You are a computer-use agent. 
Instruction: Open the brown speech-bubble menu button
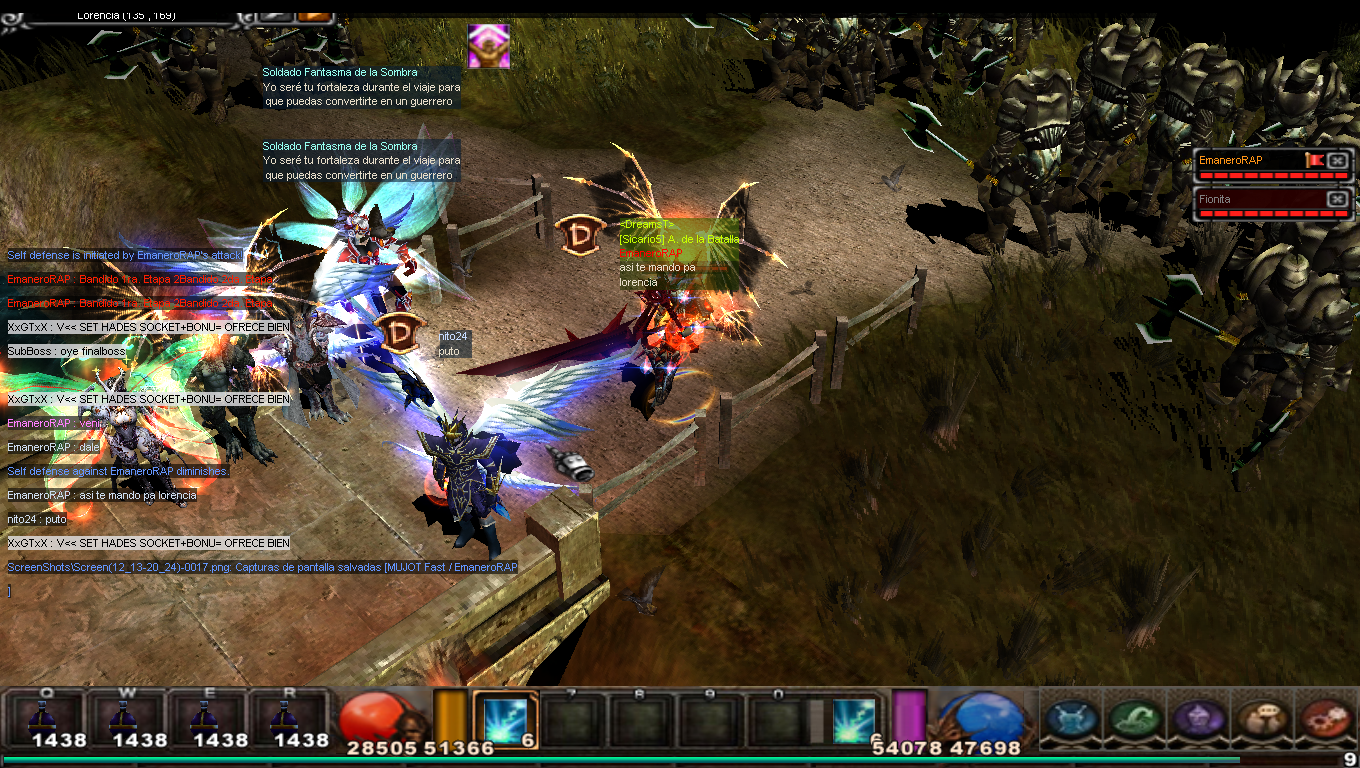(x=1260, y=719)
